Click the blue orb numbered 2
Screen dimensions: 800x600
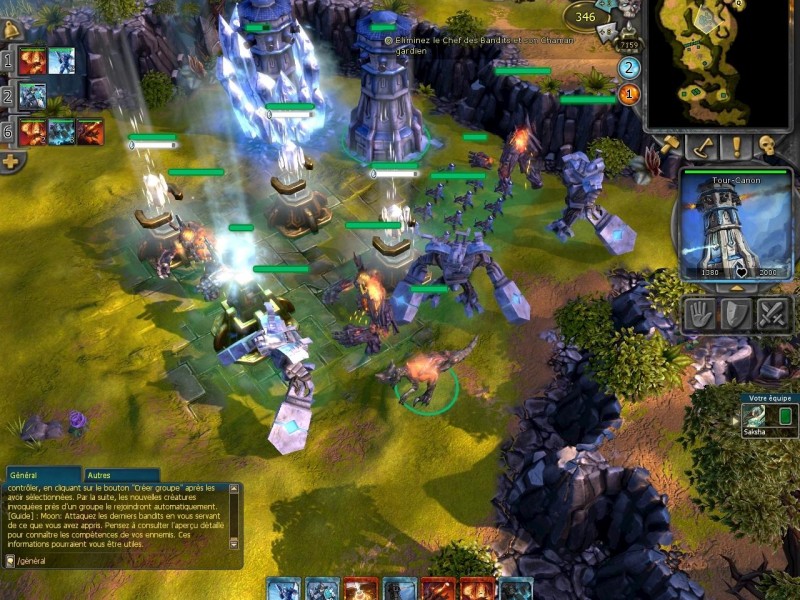click(629, 68)
